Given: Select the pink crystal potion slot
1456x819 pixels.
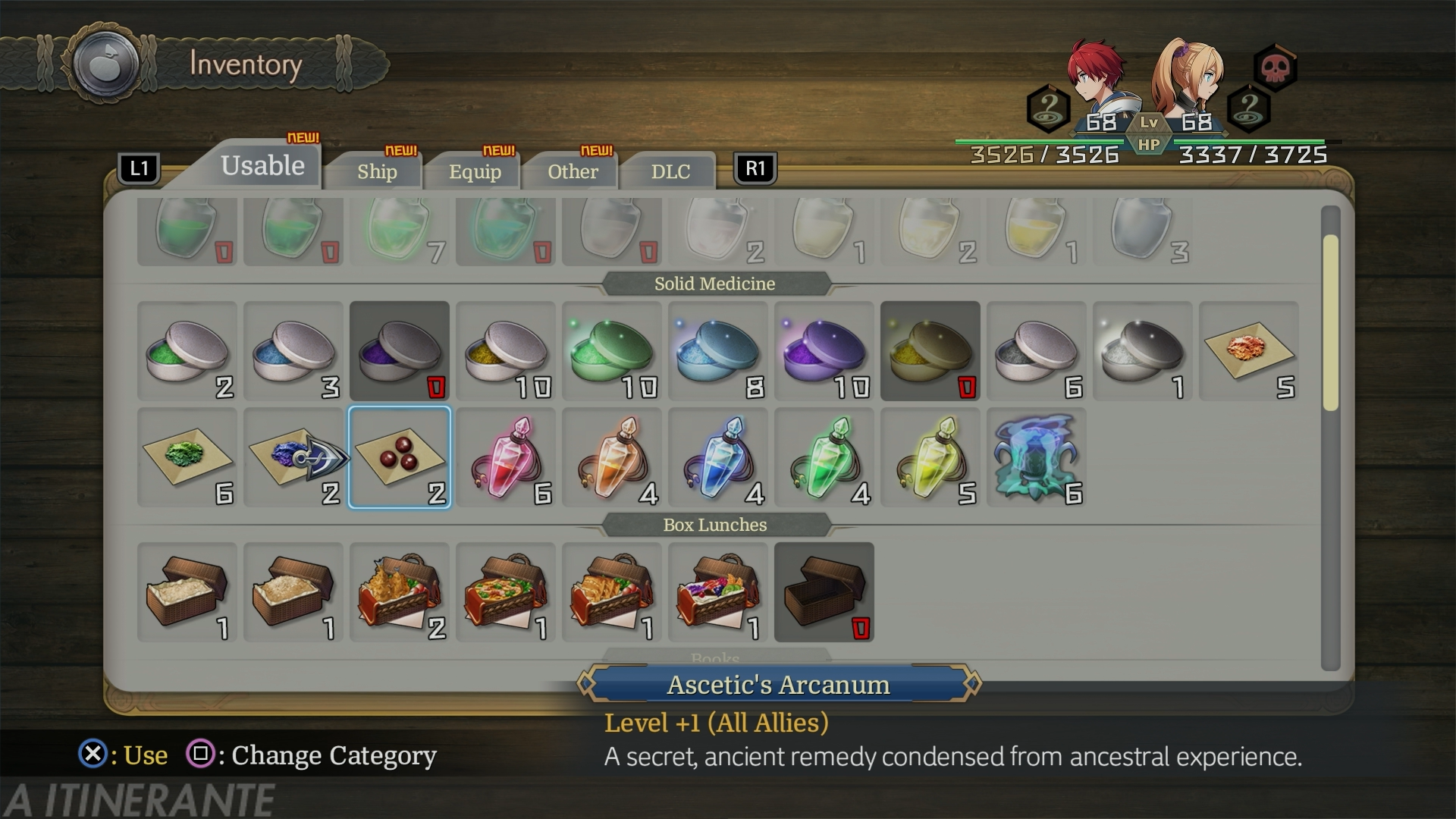Looking at the screenshot, I should 506,457.
